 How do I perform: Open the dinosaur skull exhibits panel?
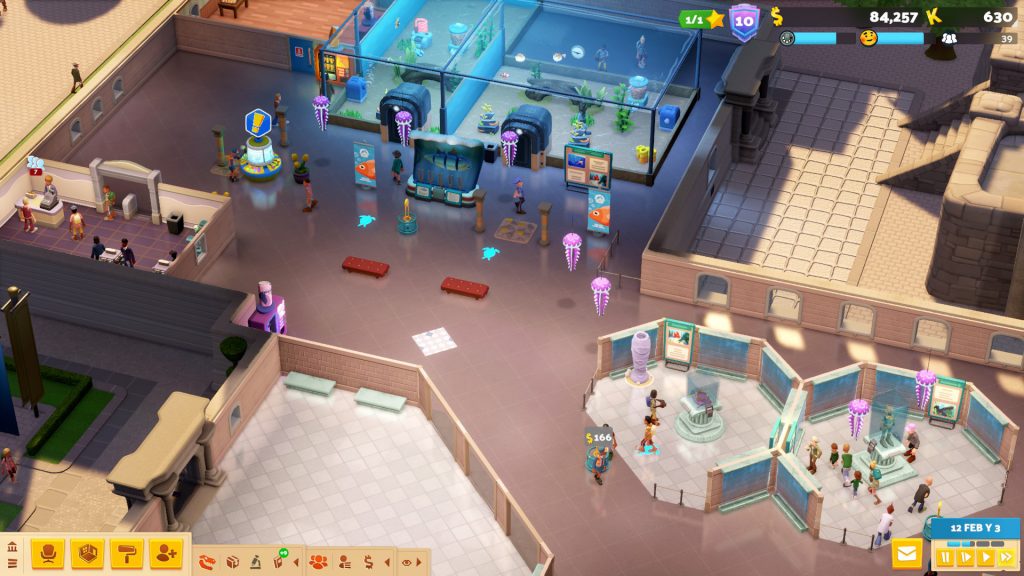click(x=207, y=562)
